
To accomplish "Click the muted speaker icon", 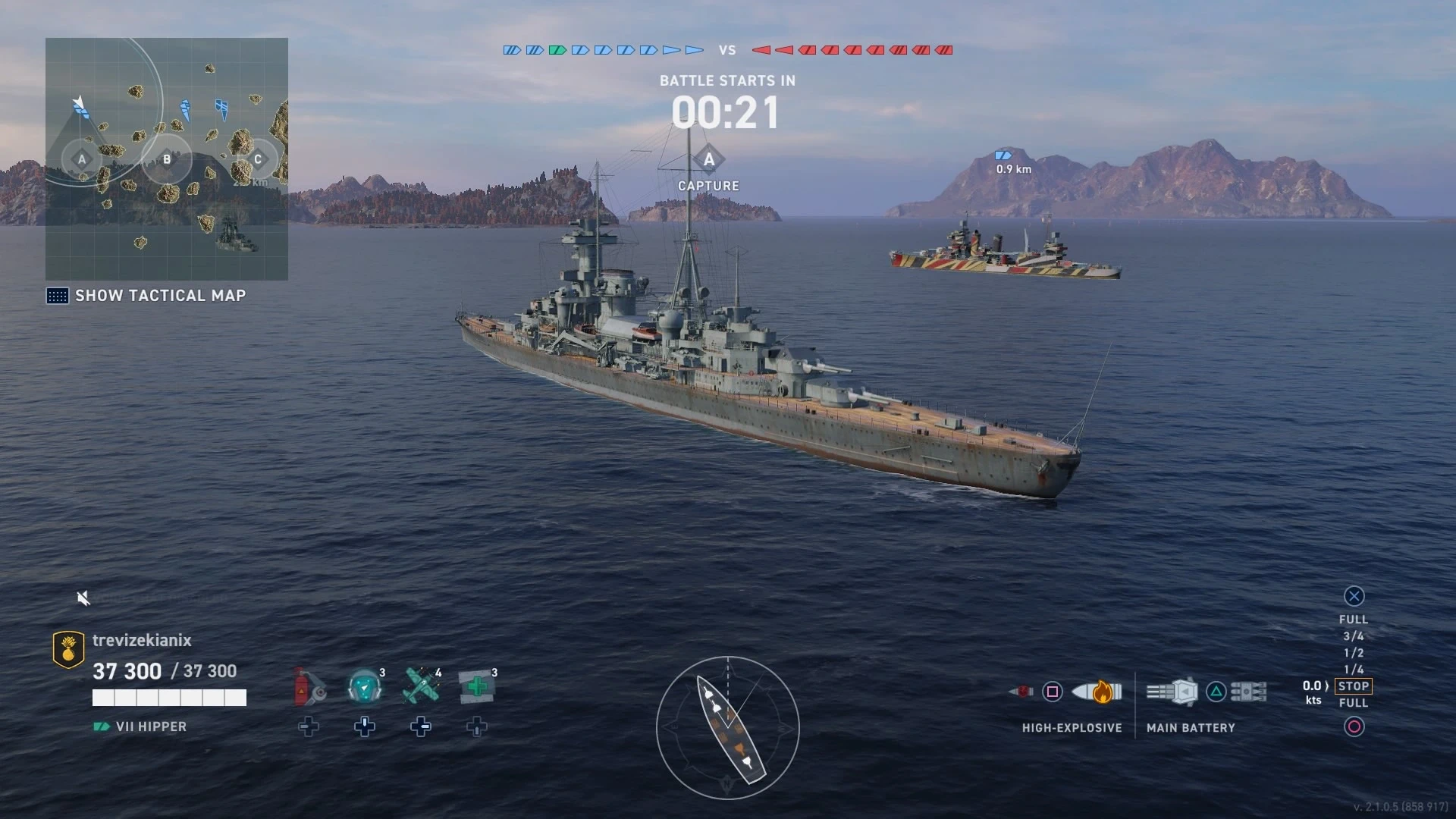I will 83,599.
